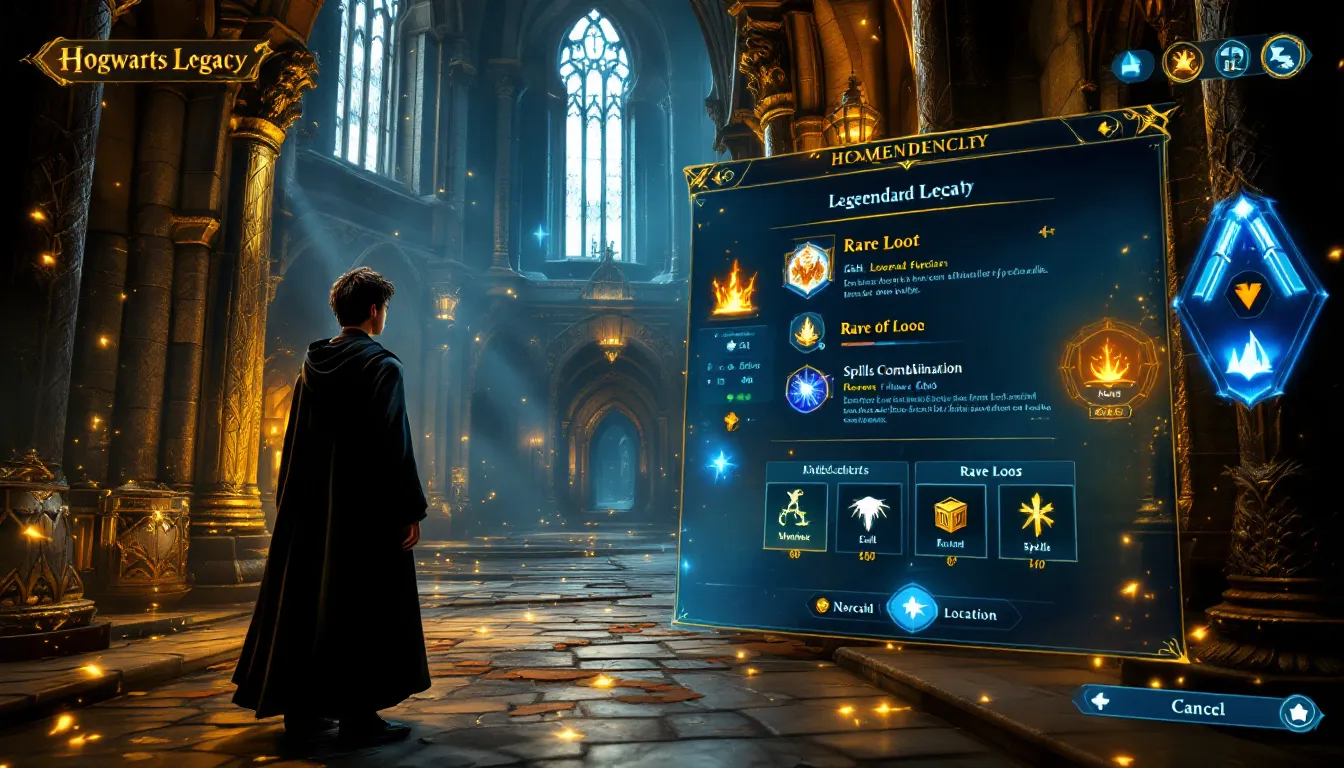
Task: Click the large flame icon on panel's left
Action: (x=733, y=290)
